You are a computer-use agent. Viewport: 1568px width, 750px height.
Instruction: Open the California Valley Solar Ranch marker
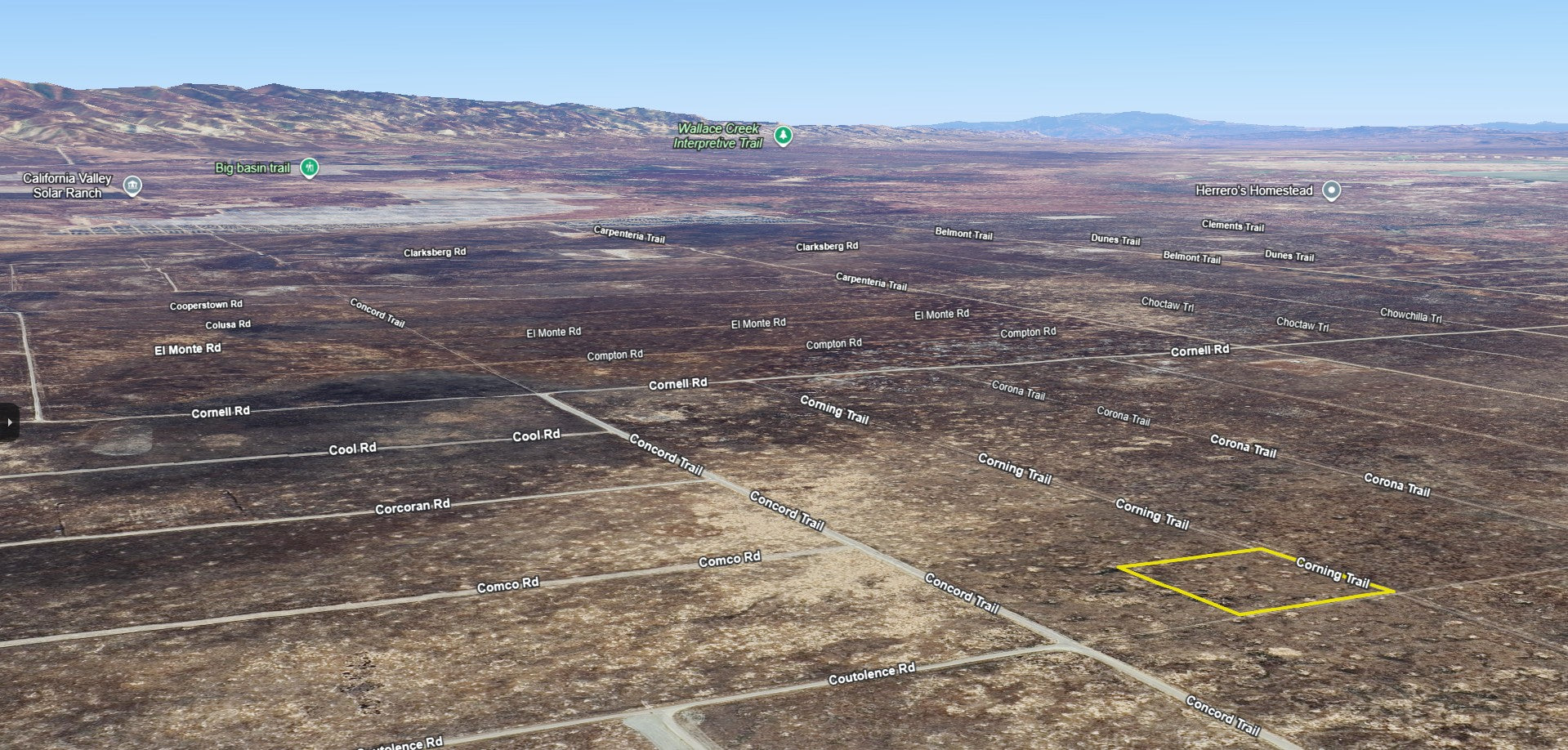tap(132, 185)
